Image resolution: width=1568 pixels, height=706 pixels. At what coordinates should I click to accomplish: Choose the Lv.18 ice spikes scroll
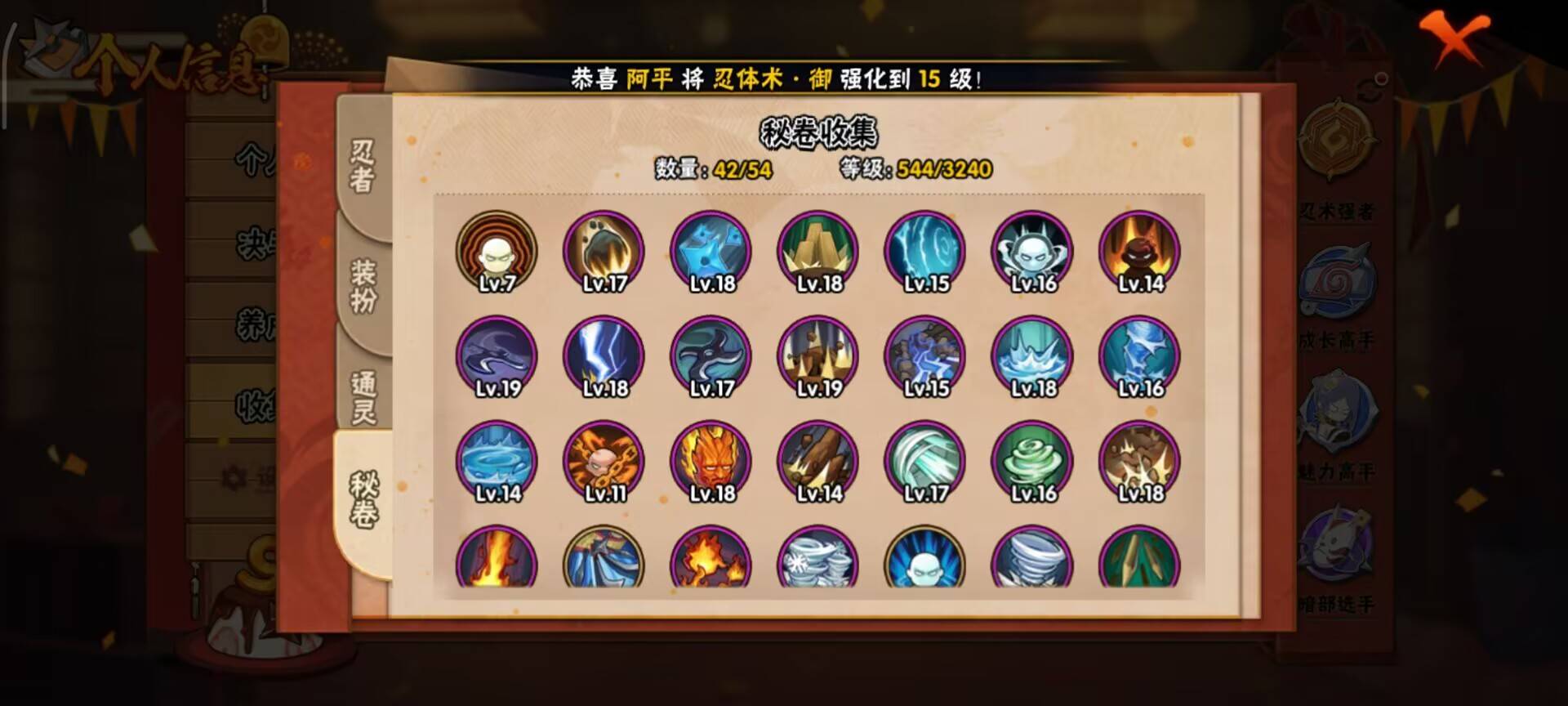coord(1032,357)
